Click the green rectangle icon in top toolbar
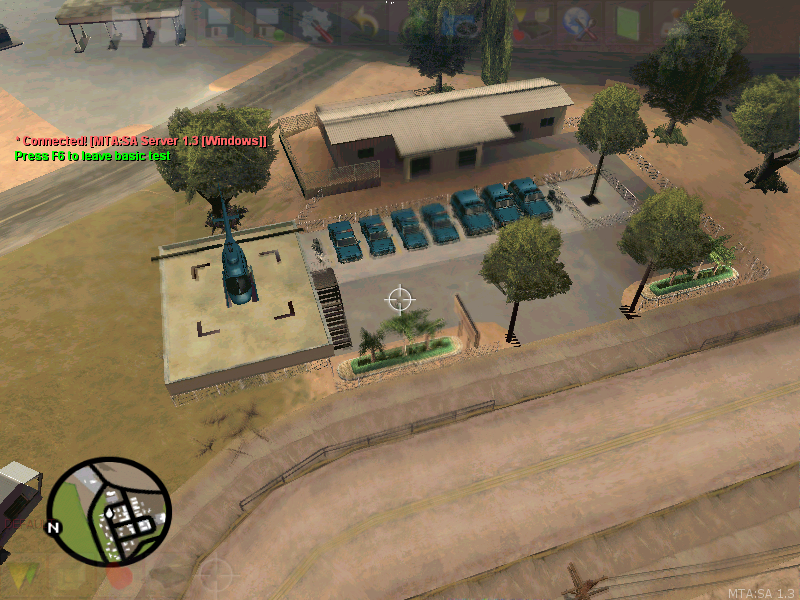The image size is (800, 600). [x=629, y=22]
